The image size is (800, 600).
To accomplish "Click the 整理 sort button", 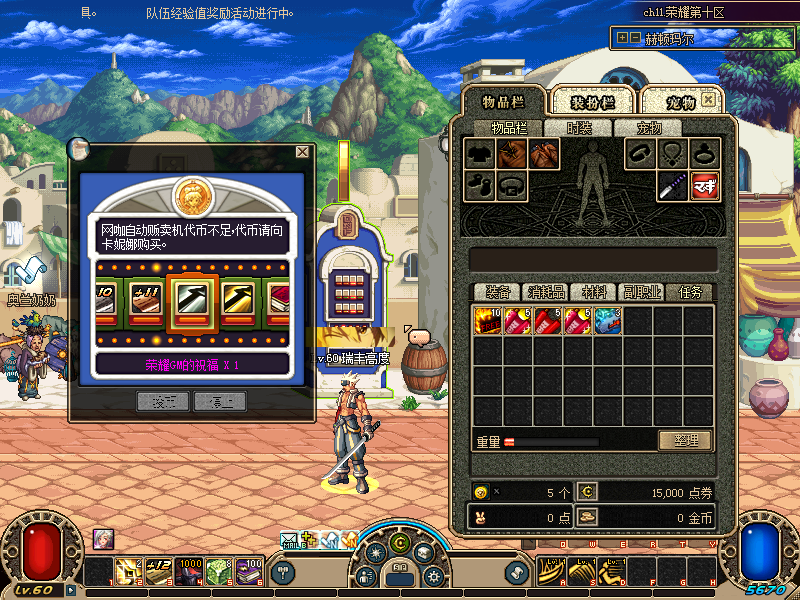I will [x=685, y=440].
